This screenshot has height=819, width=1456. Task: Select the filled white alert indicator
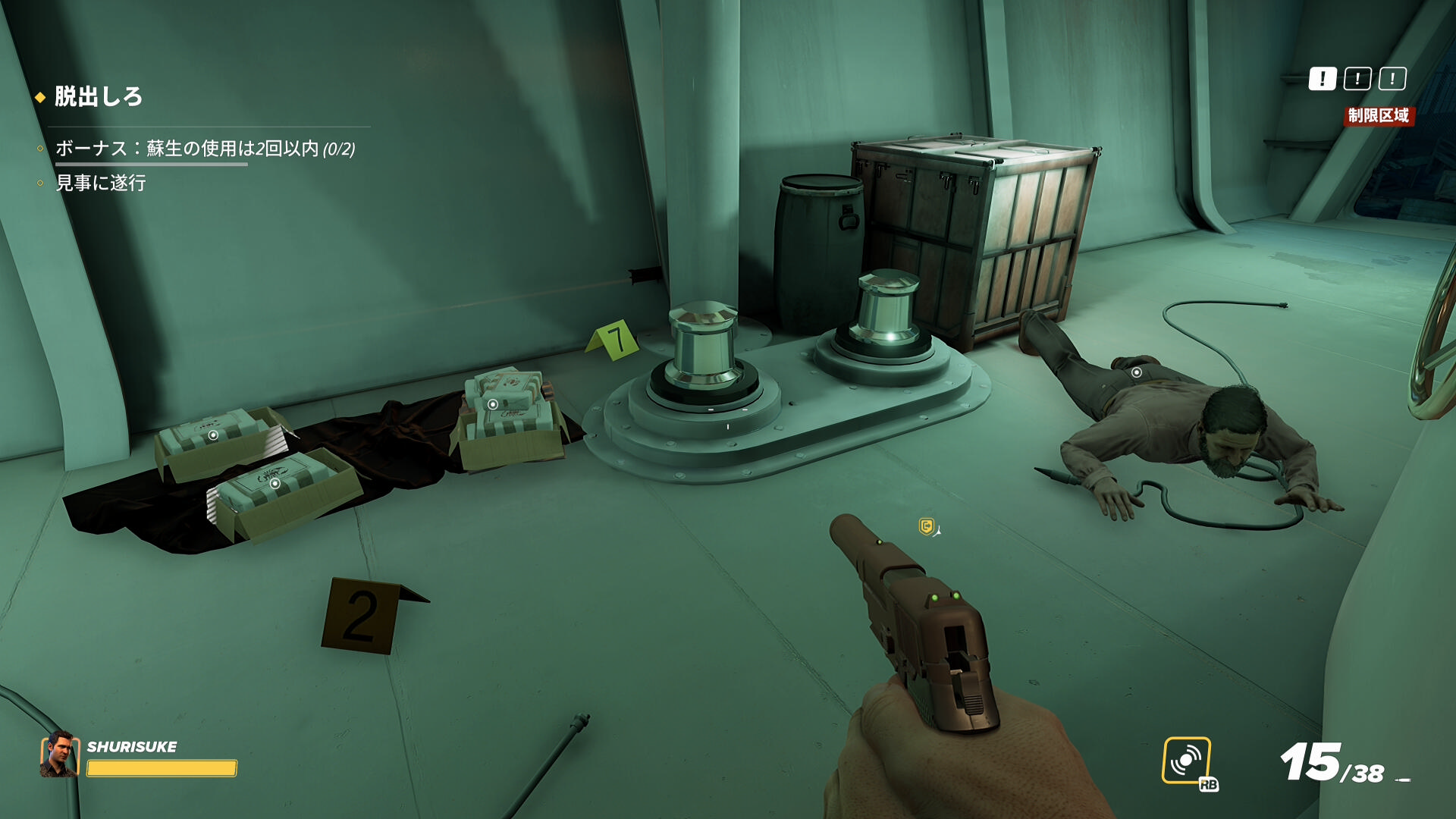(x=1322, y=79)
